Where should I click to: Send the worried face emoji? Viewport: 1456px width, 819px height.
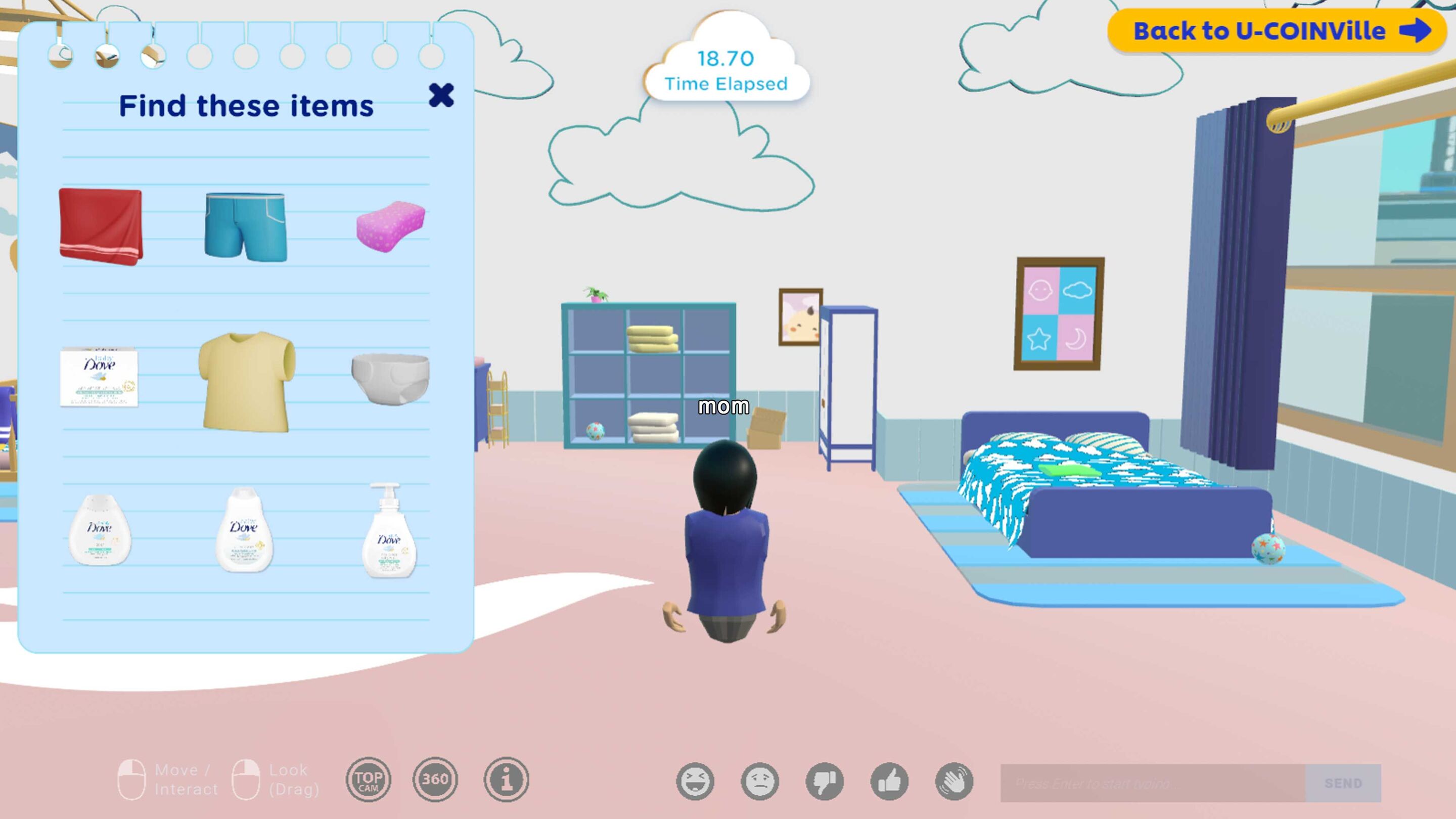tap(760, 781)
